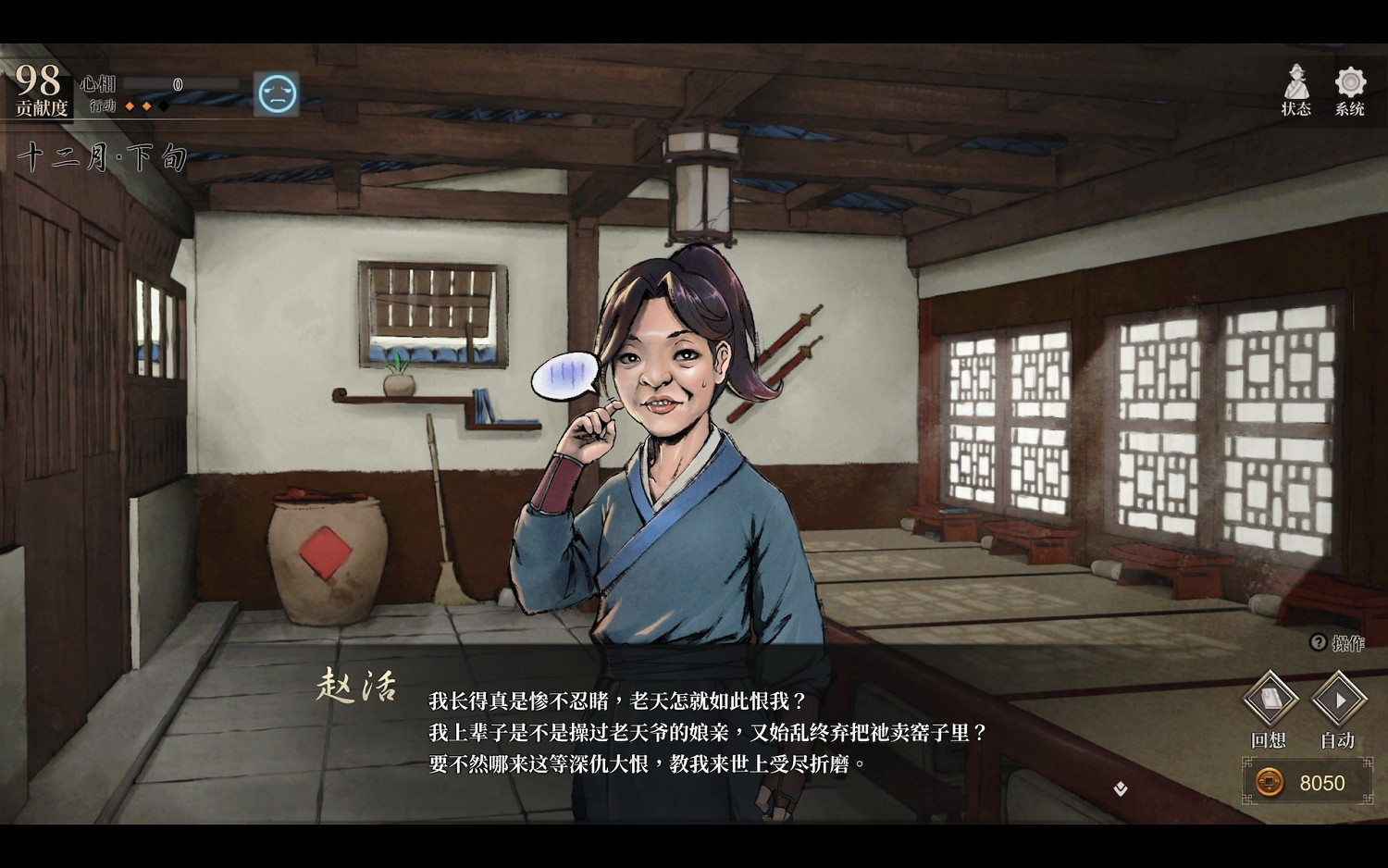Click the speech bubble above Zhao Huo
This screenshot has width=1388, height=868.
[x=567, y=374]
